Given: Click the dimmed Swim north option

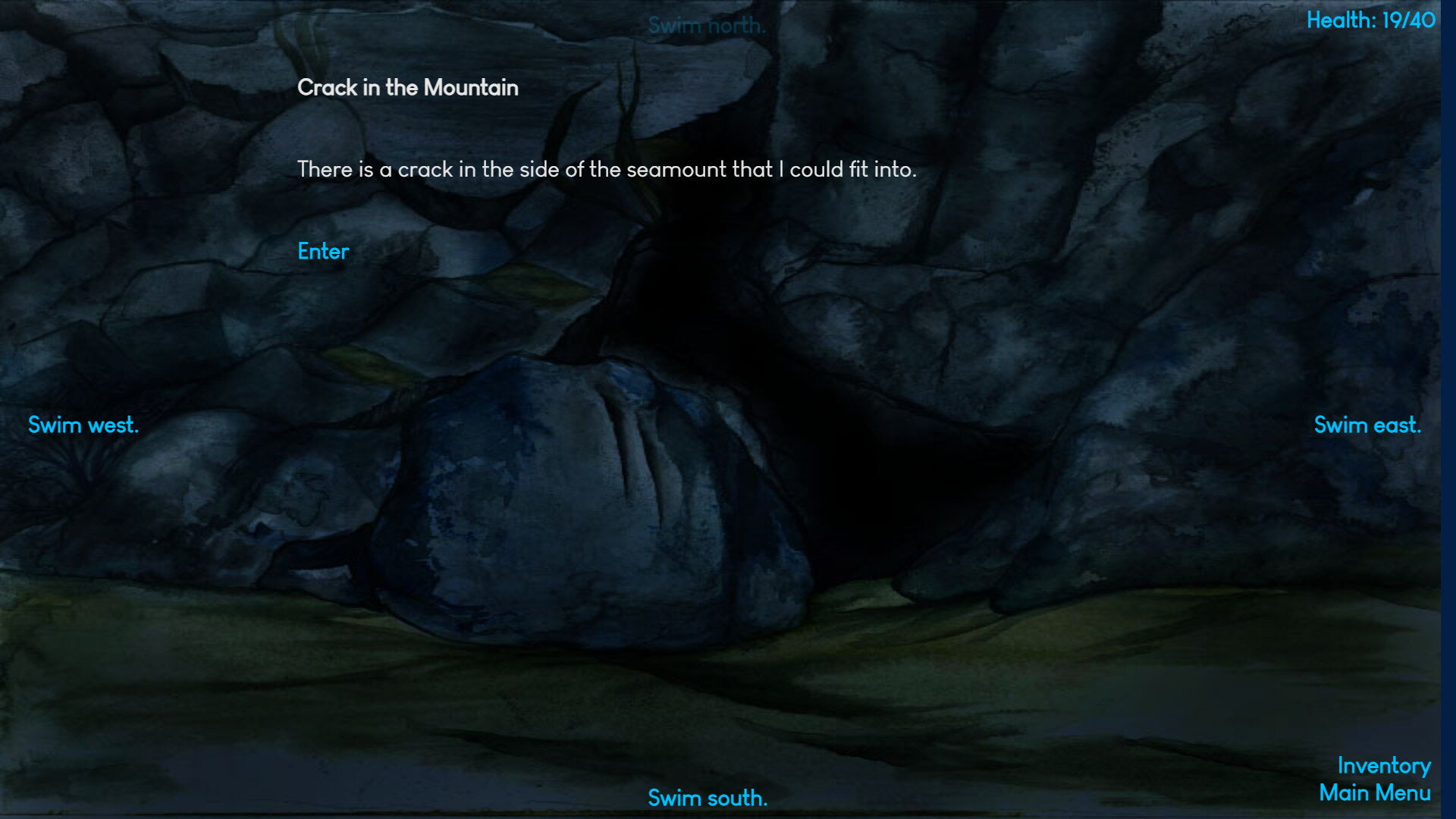Looking at the screenshot, I should 707,26.
